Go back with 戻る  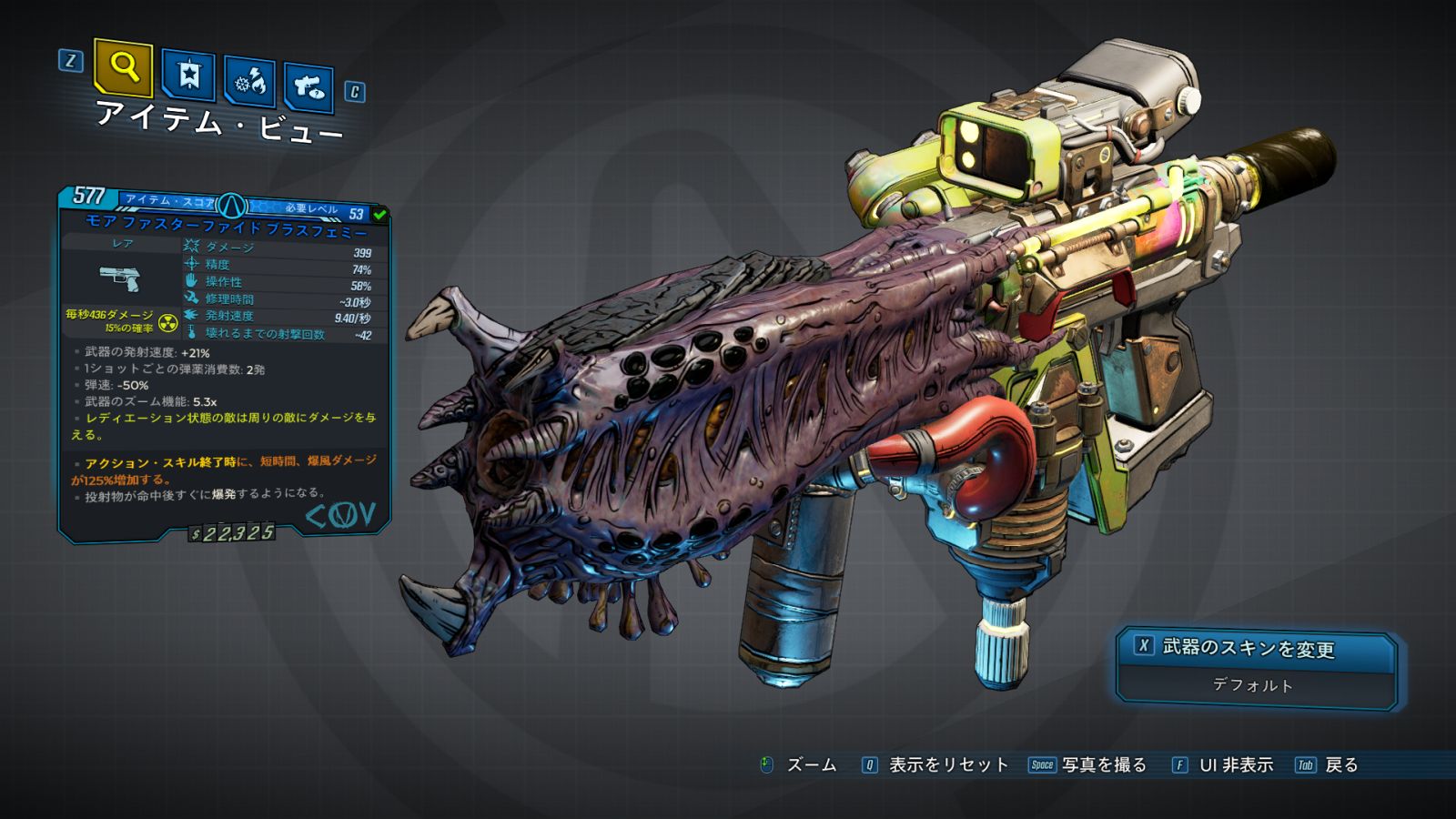[1340, 765]
